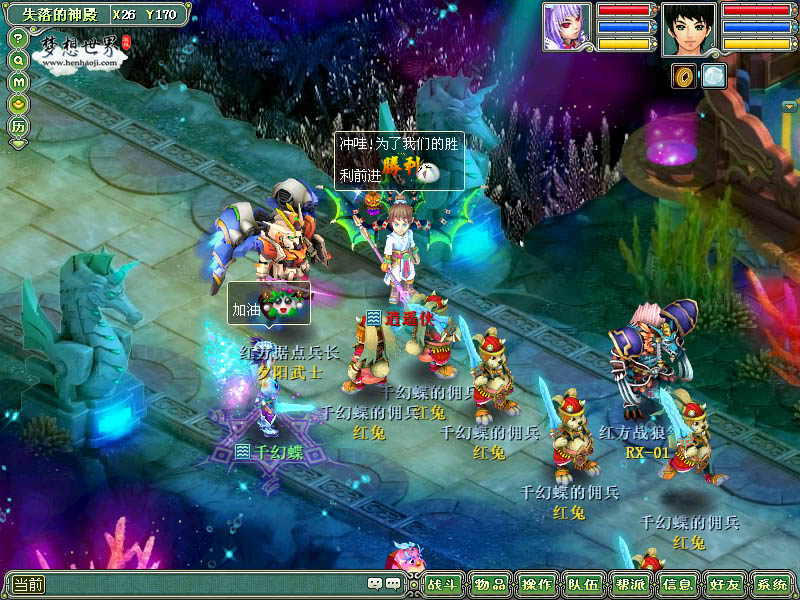
Task: Switch the 当前 chat channel selector
Action: [x=28, y=585]
